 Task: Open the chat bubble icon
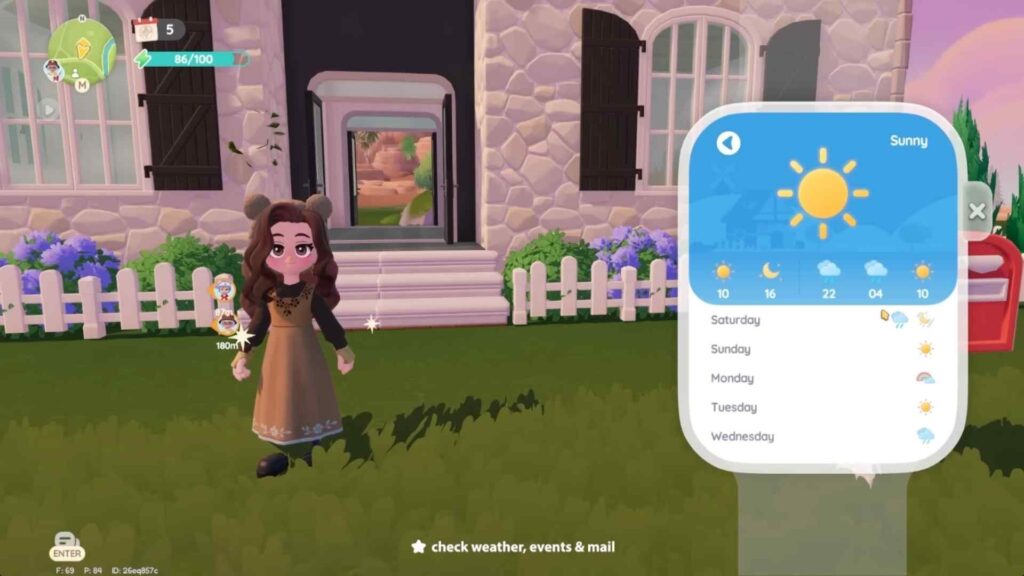[66, 539]
